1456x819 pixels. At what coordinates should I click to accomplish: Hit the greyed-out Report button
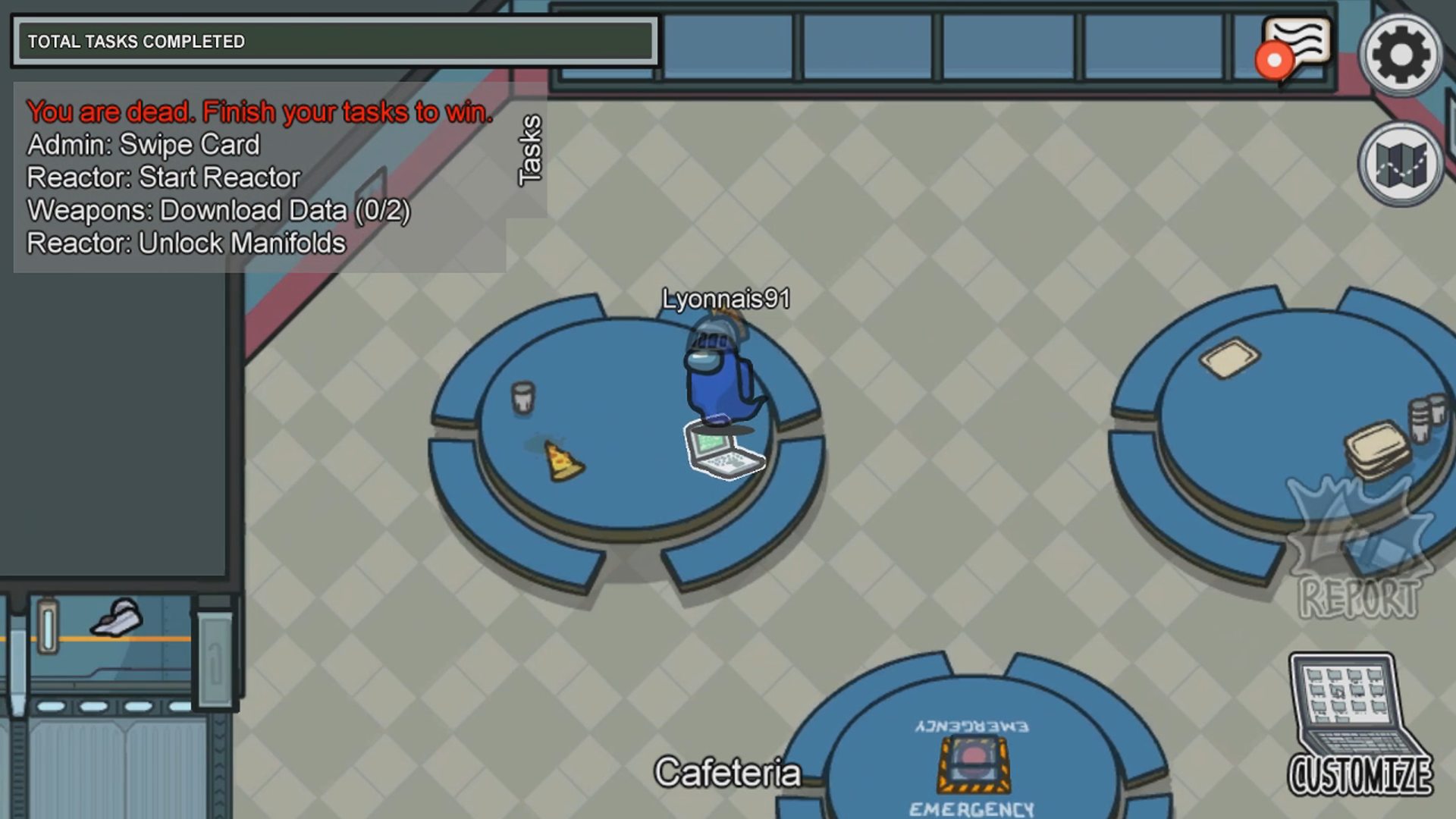(x=1359, y=550)
